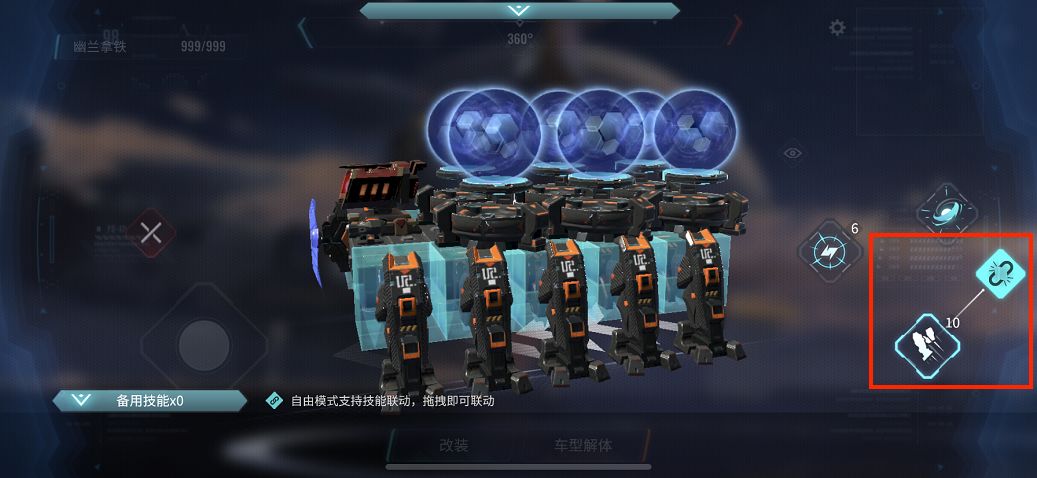Image resolution: width=1037 pixels, height=478 pixels.
Task: Close with the red X button
Action: point(151,234)
